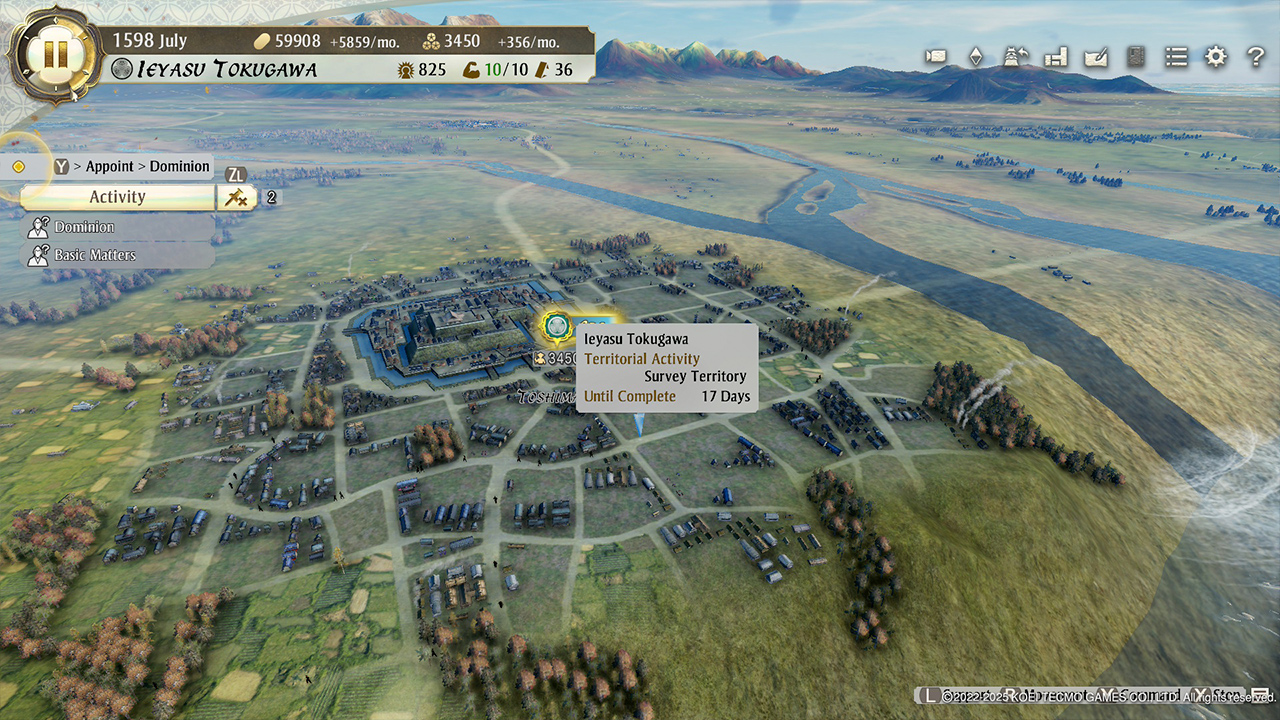Open the building blocks icon
This screenshot has width=1280, height=720.
tap(1056, 57)
